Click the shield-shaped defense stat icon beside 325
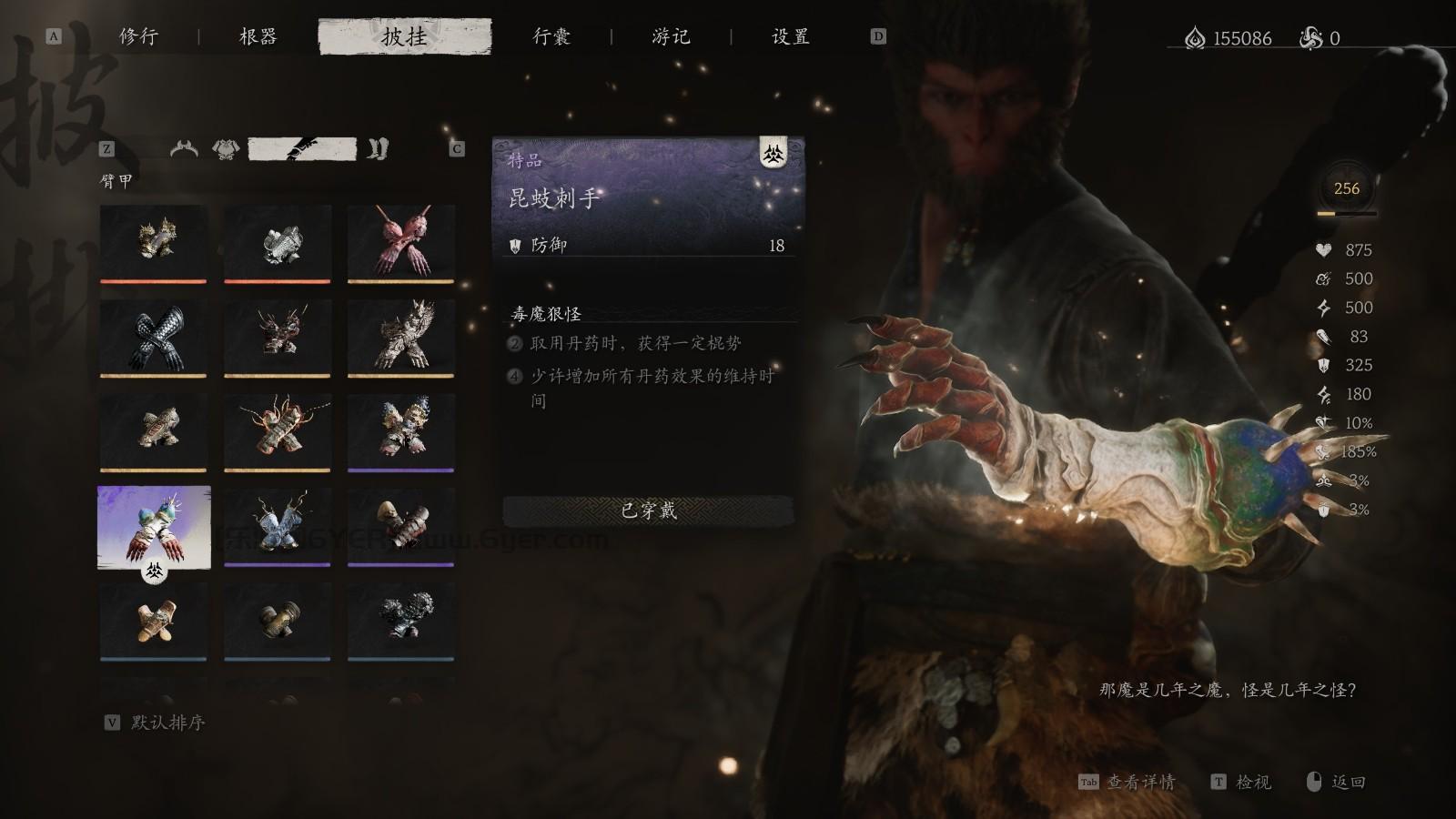1456x819 pixels. [x=1322, y=366]
